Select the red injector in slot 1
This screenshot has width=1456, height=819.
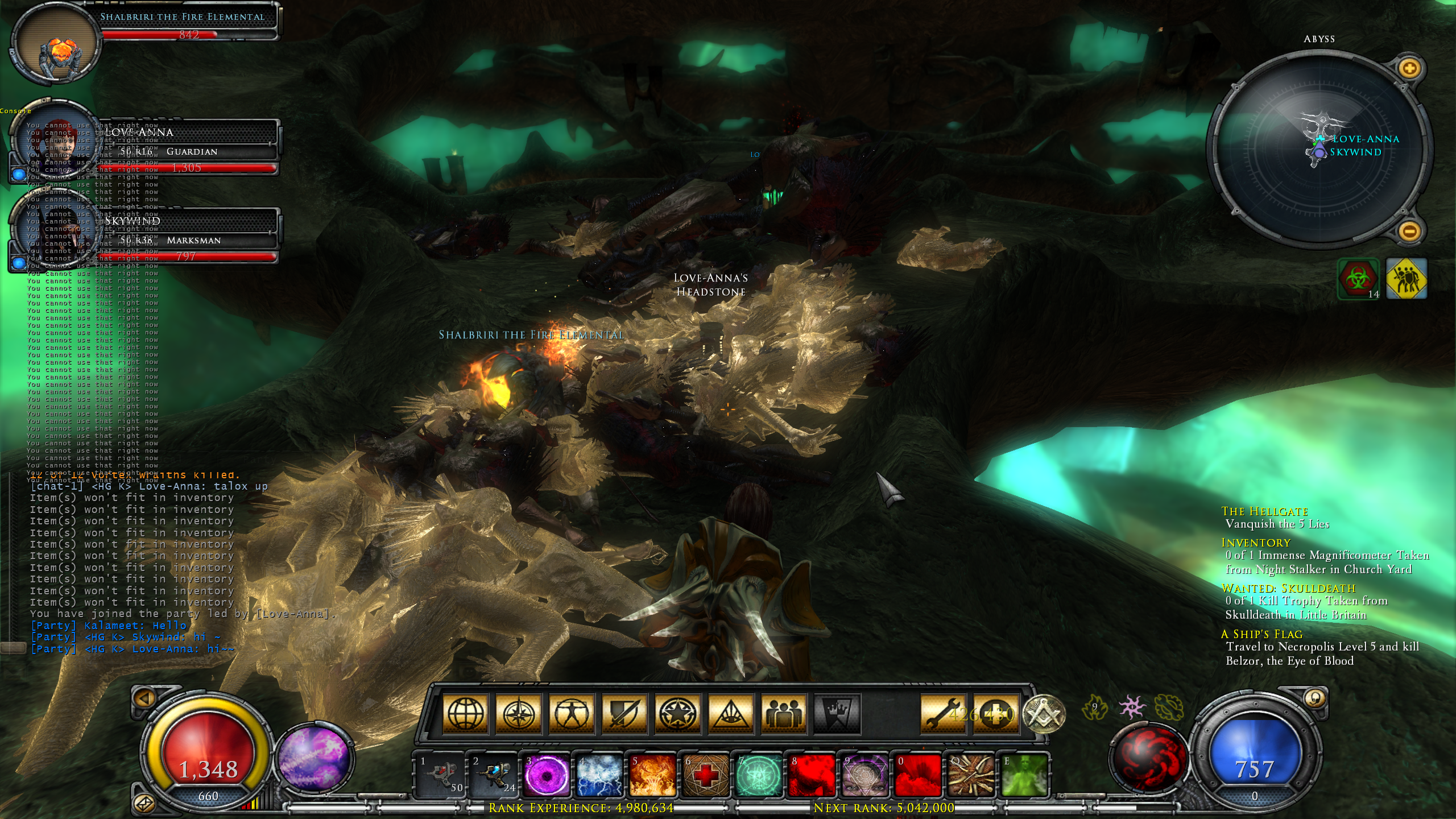pos(440,775)
